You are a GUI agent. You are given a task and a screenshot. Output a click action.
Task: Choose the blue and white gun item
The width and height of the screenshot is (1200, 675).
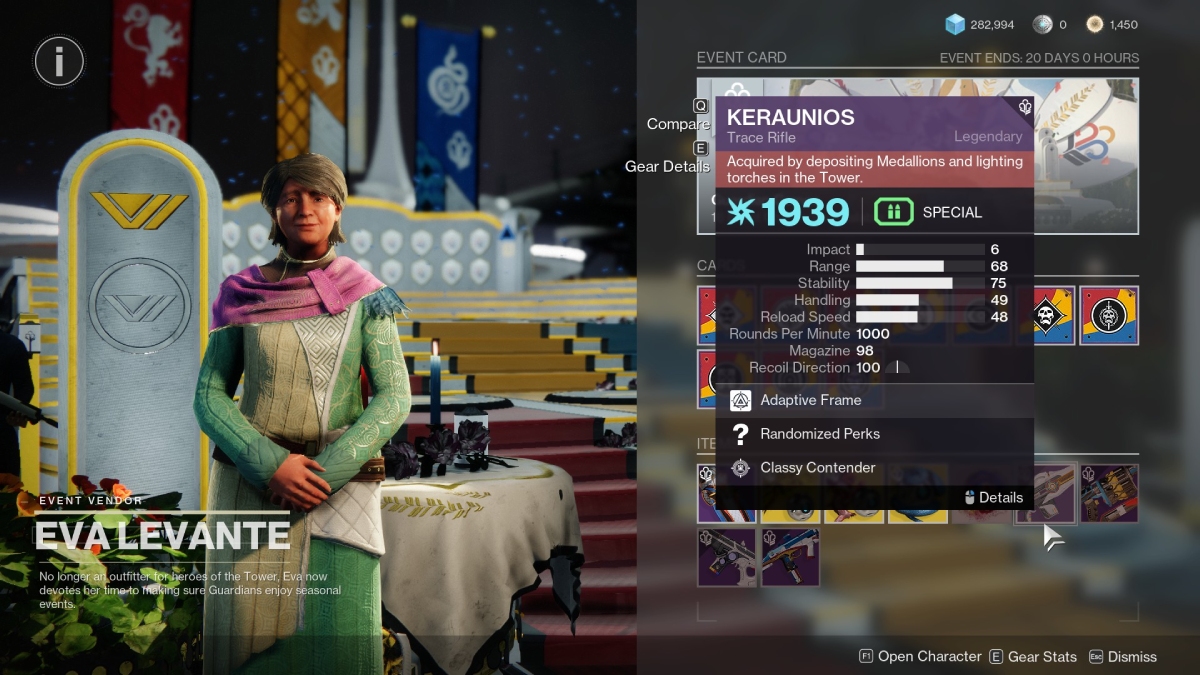790,557
